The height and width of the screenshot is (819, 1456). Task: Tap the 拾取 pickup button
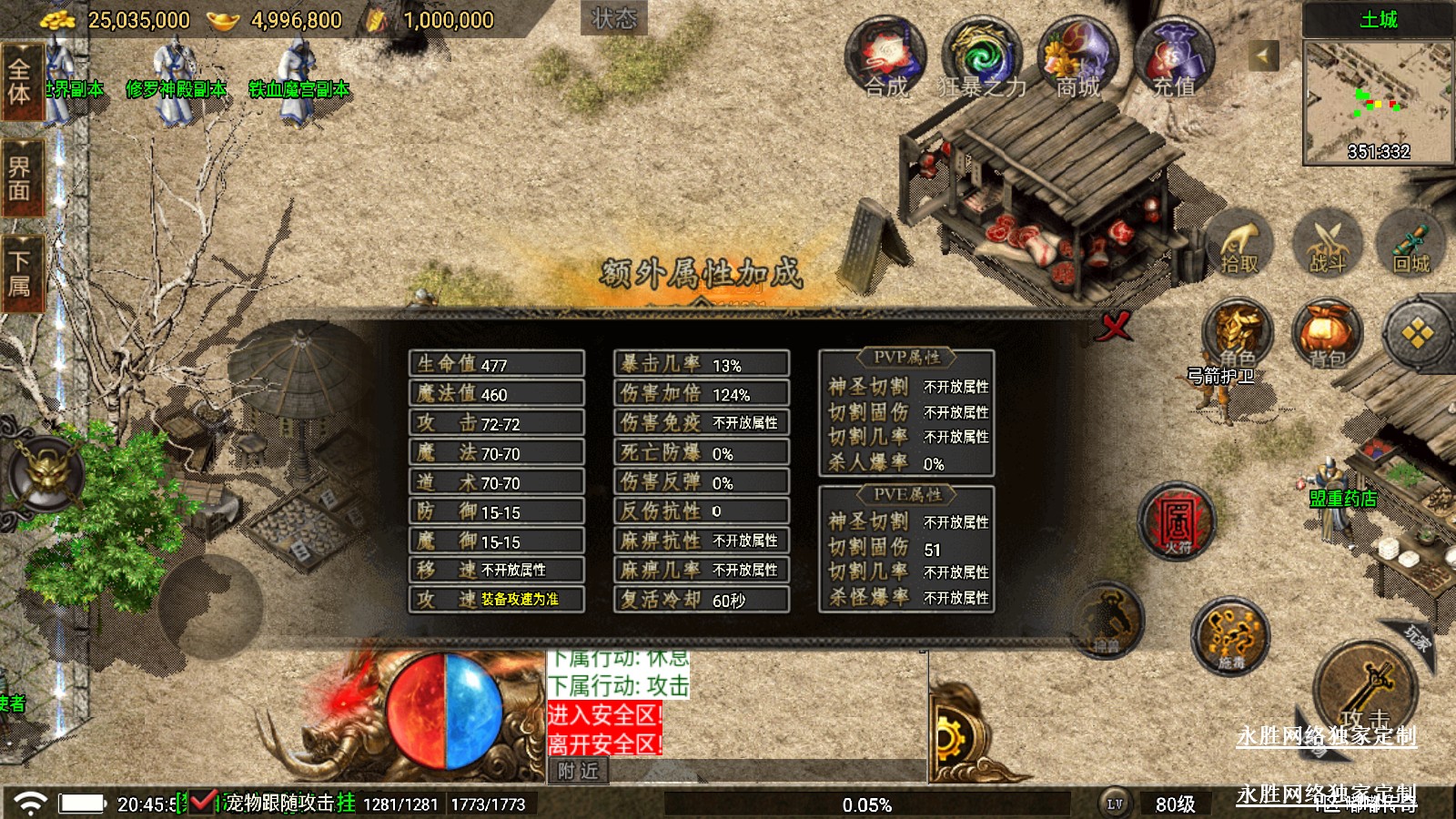click(x=1239, y=245)
